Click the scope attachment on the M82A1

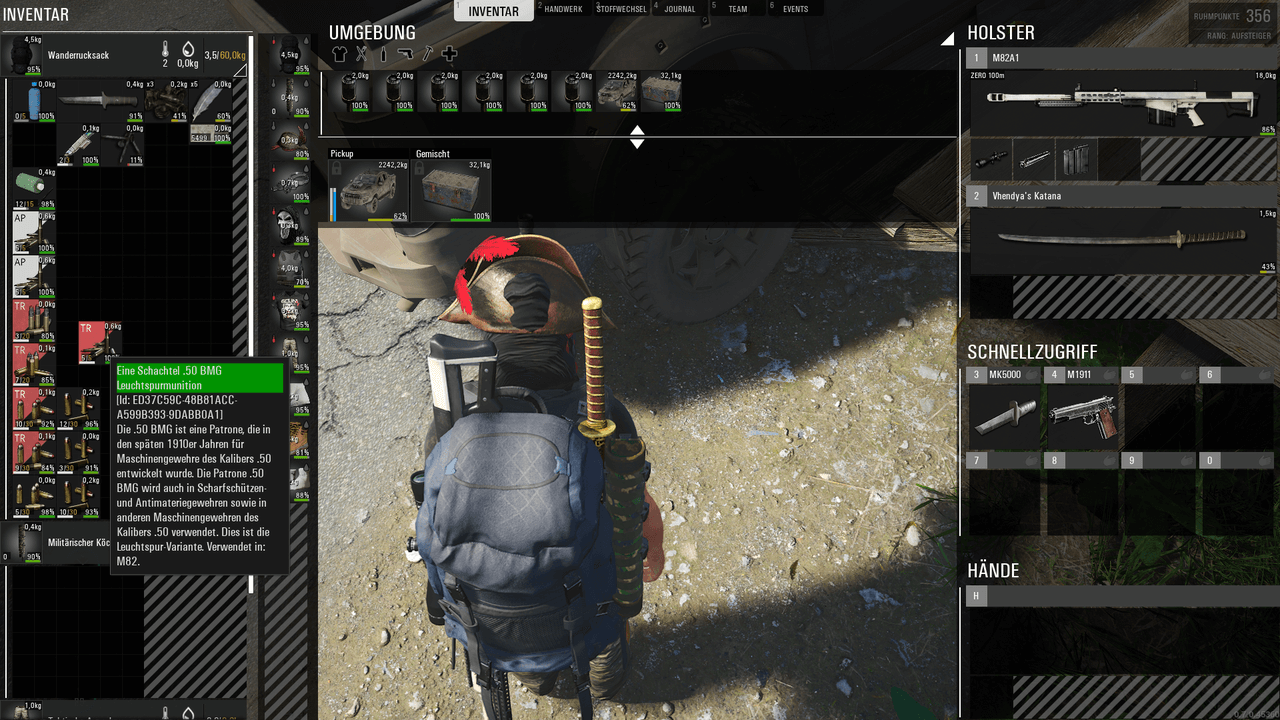coord(991,159)
